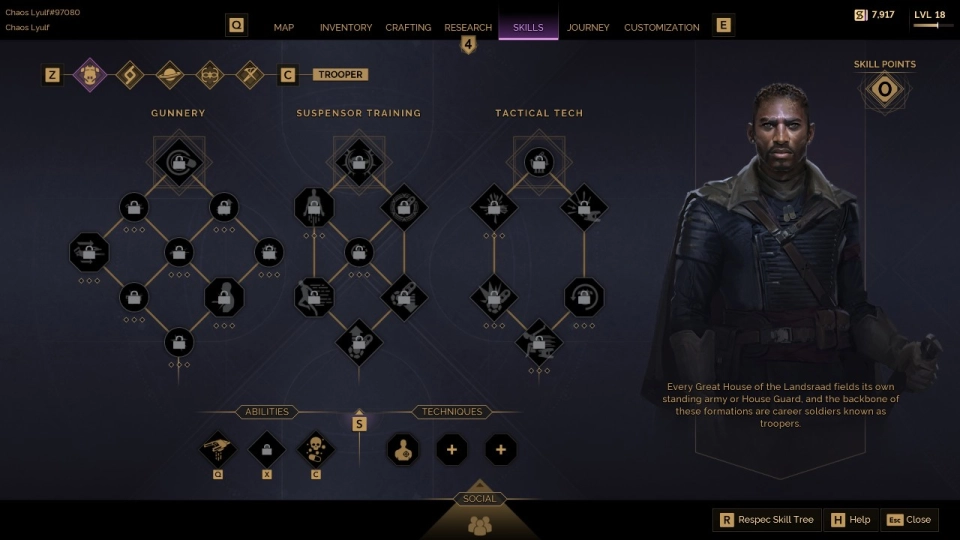960x540 pixels.
Task: Choose the locked padlock ability slot
Action: (267, 449)
